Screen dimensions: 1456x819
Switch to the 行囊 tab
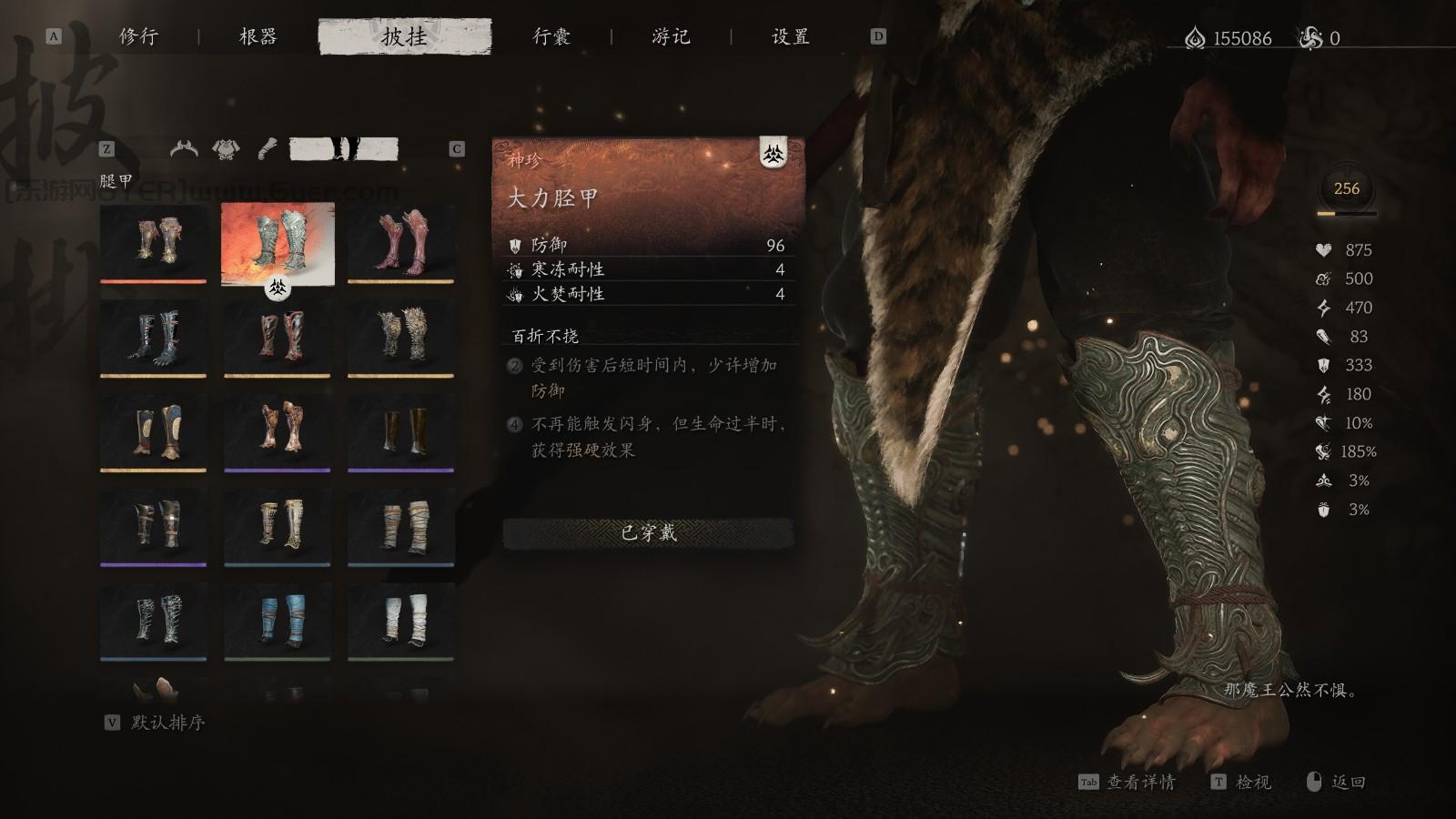(x=552, y=38)
